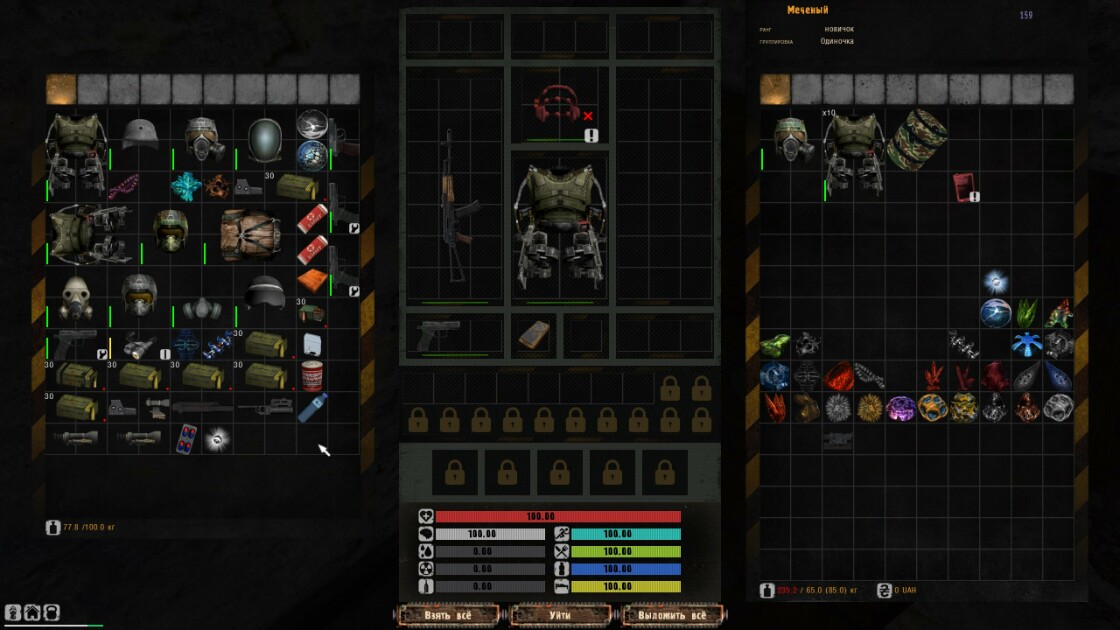Select the orange filter tab above player inventory
Image resolution: width=1120 pixels, height=630 pixels.
coord(775,89)
